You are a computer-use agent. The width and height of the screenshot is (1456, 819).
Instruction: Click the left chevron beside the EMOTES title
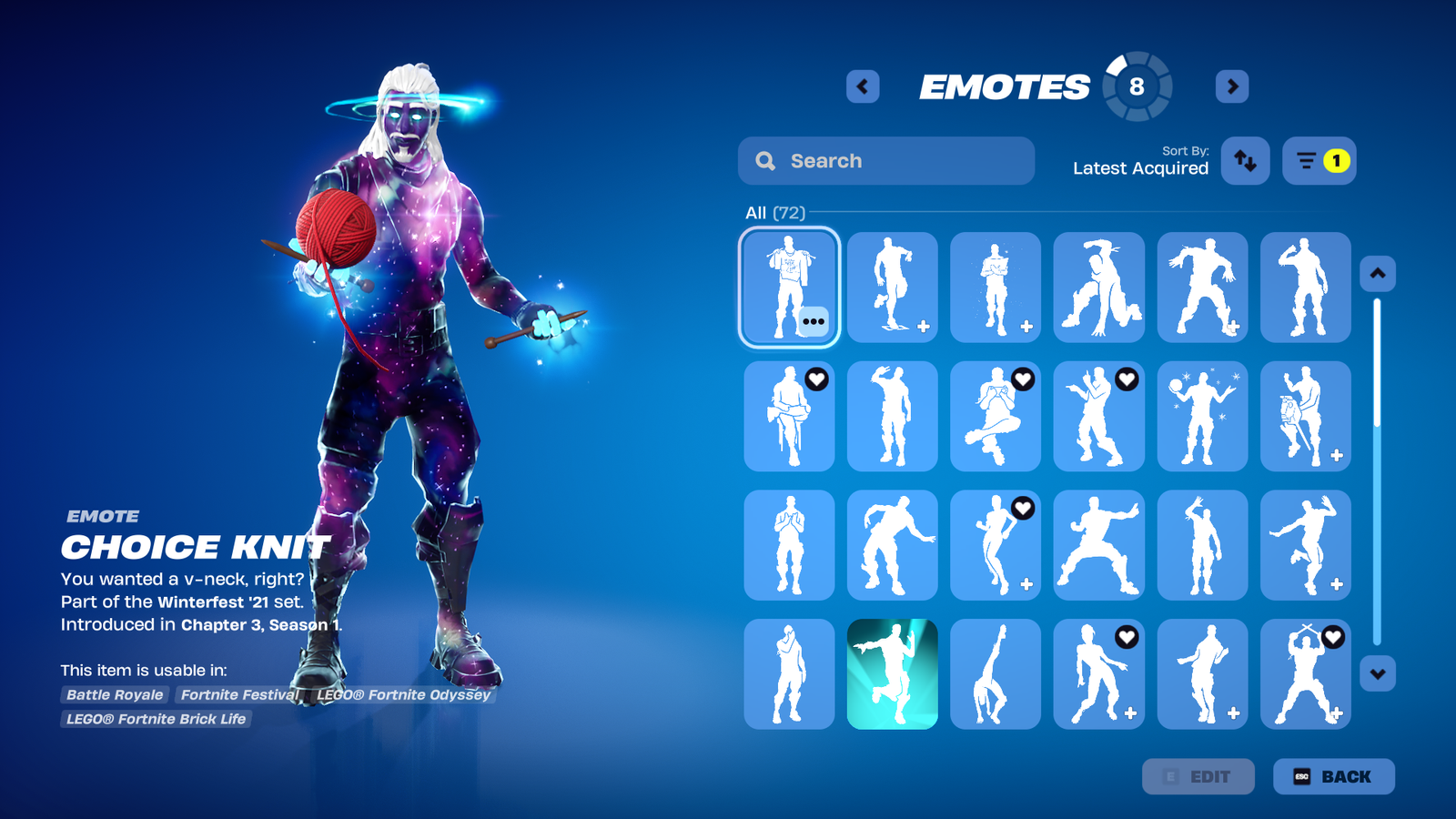[862, 86]
